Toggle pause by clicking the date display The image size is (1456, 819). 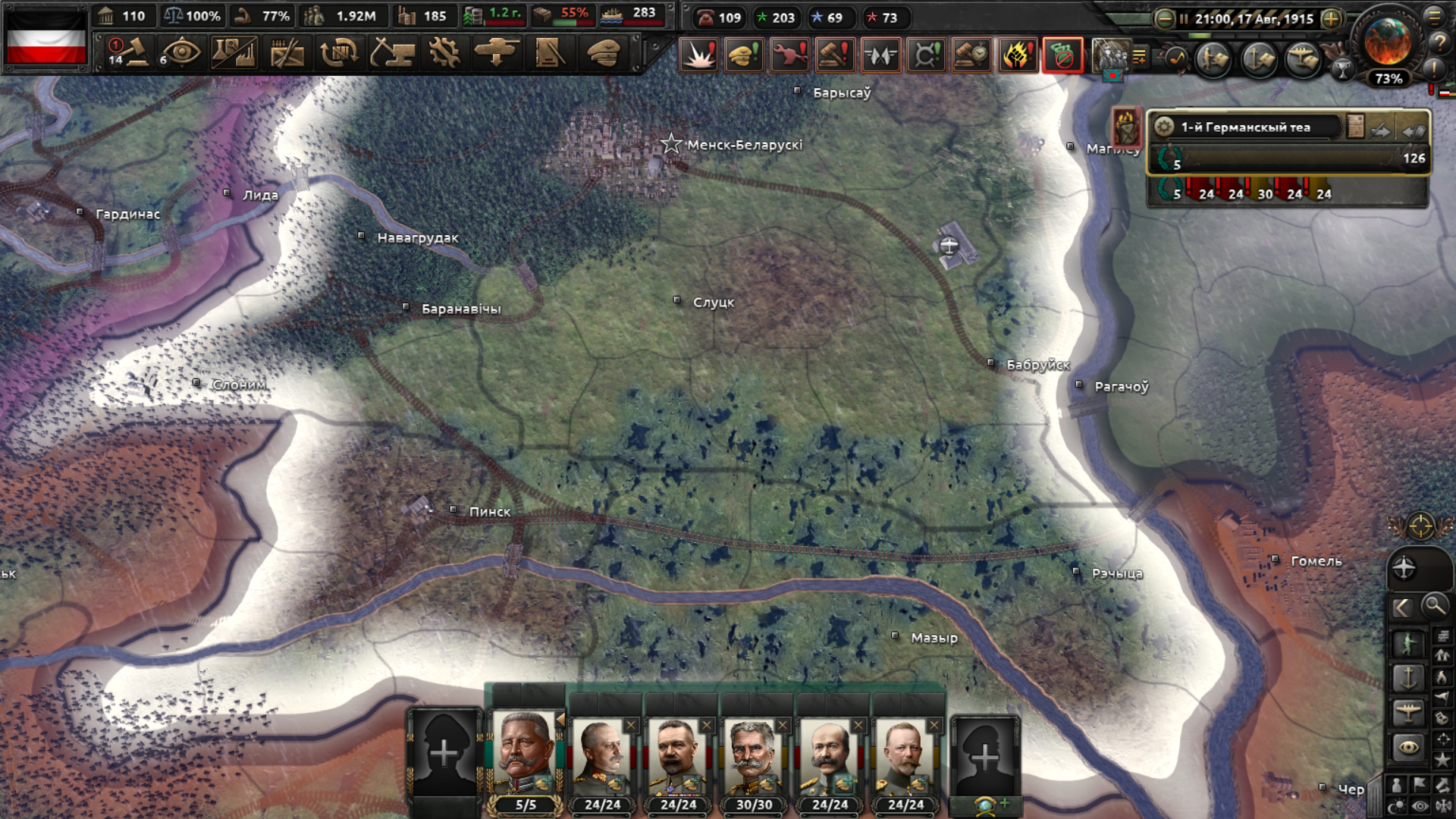(1253, 19)
